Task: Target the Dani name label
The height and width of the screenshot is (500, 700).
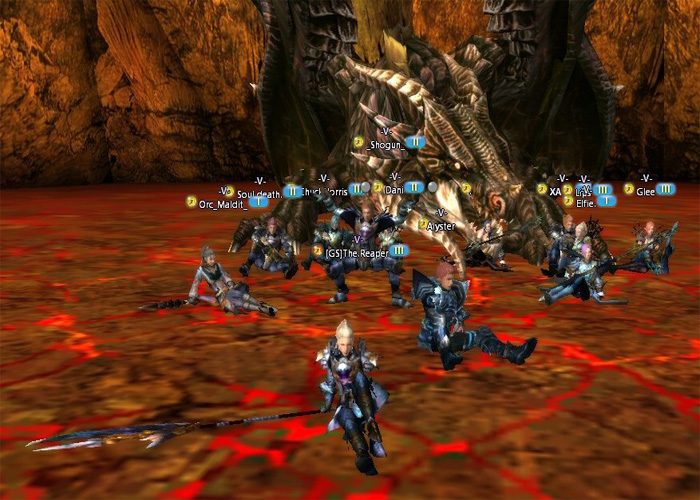Action: 393,188
